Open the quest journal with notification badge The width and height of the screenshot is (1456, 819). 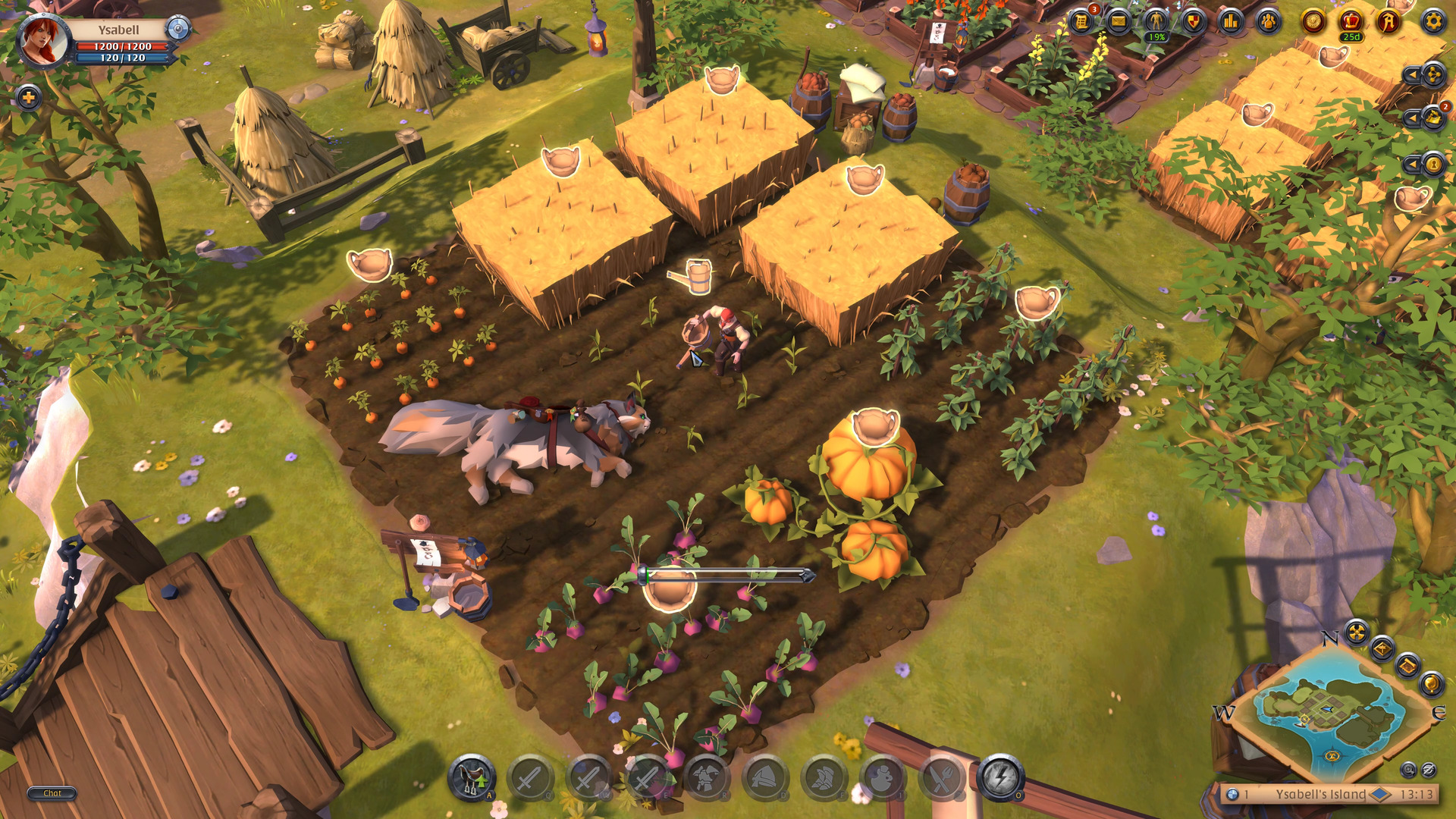point(1081,20)
